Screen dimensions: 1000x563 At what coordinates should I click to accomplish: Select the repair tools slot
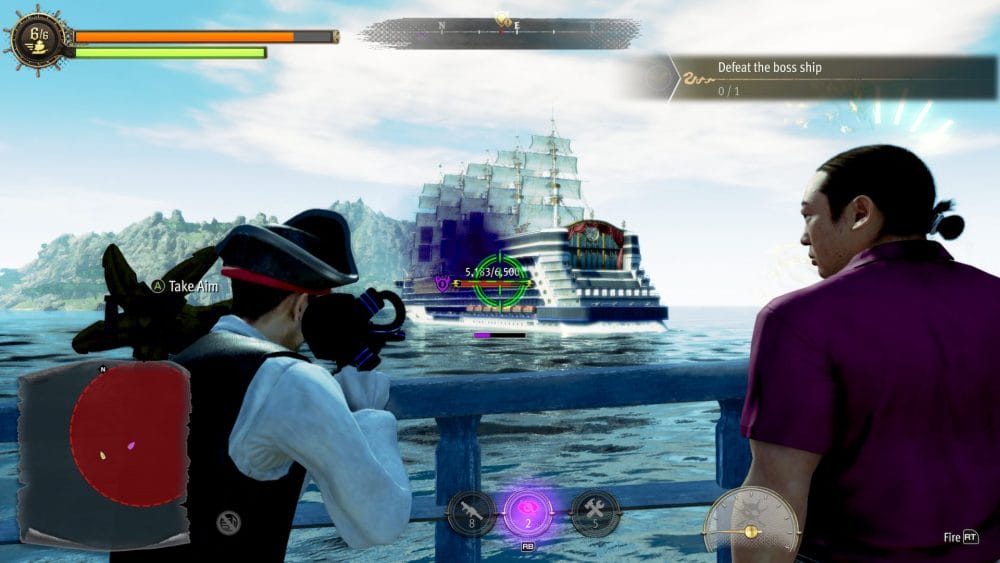click(595, 514)
